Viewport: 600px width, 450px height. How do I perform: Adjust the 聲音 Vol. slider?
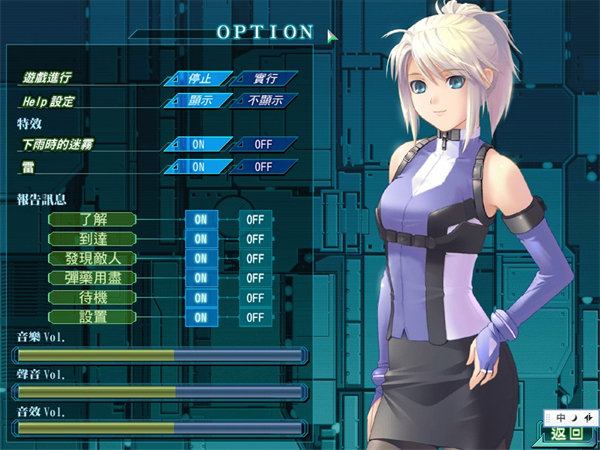point(160,391)
